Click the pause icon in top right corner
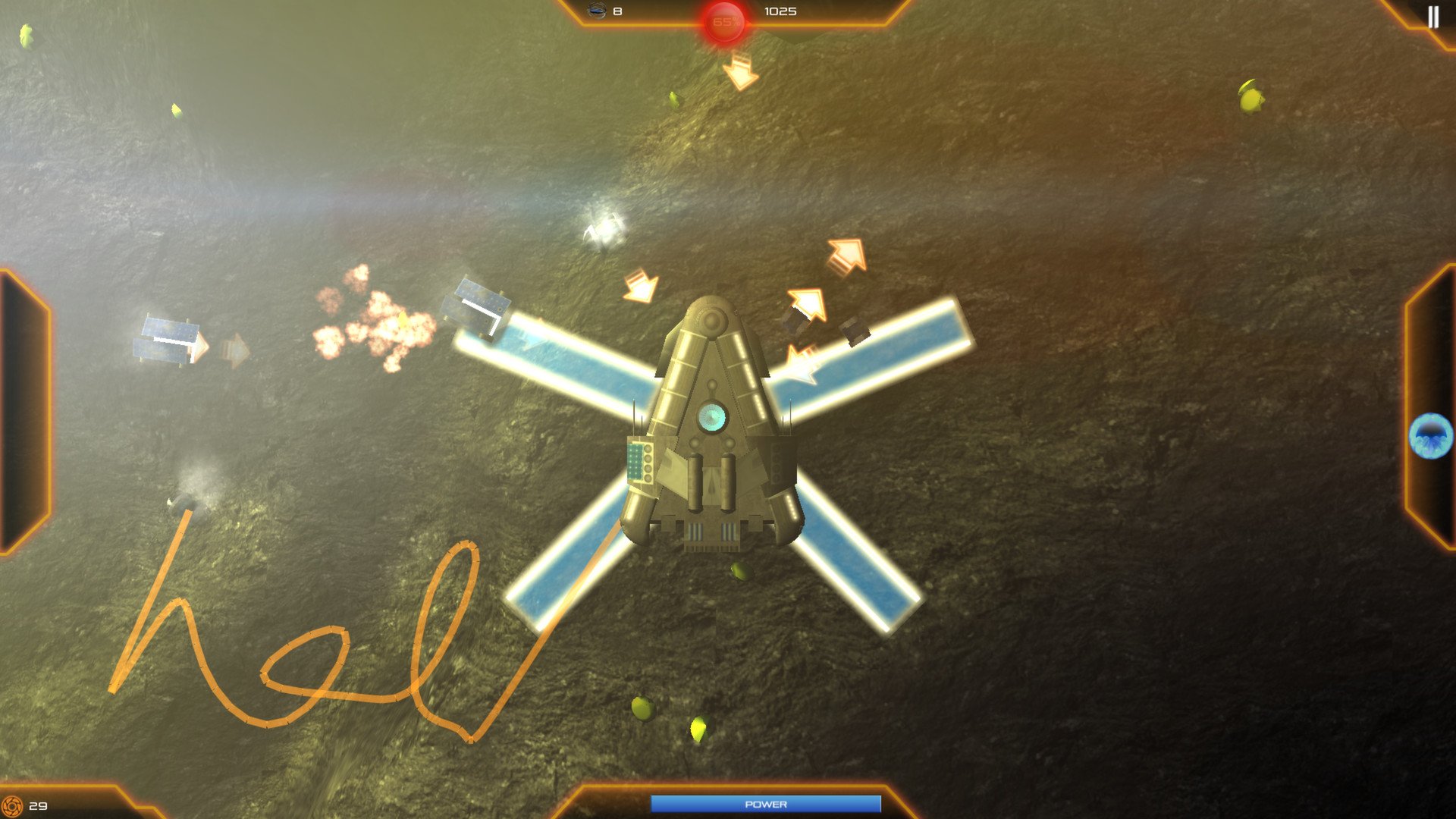 (1433, 16)
